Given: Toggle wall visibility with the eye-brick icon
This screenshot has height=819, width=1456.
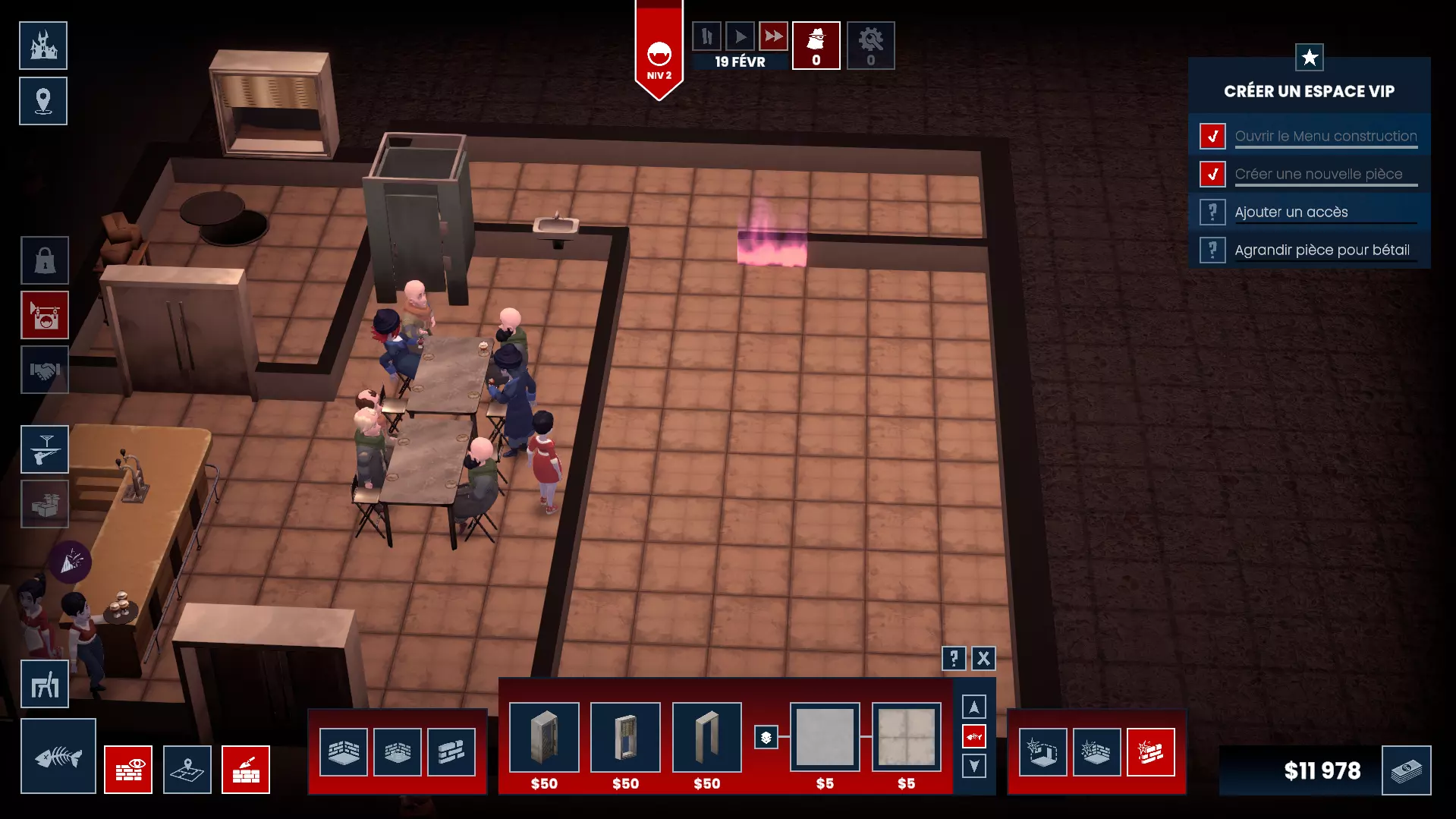Looking at the screenshot, I should pyautogui.click(x=128, y=770).
